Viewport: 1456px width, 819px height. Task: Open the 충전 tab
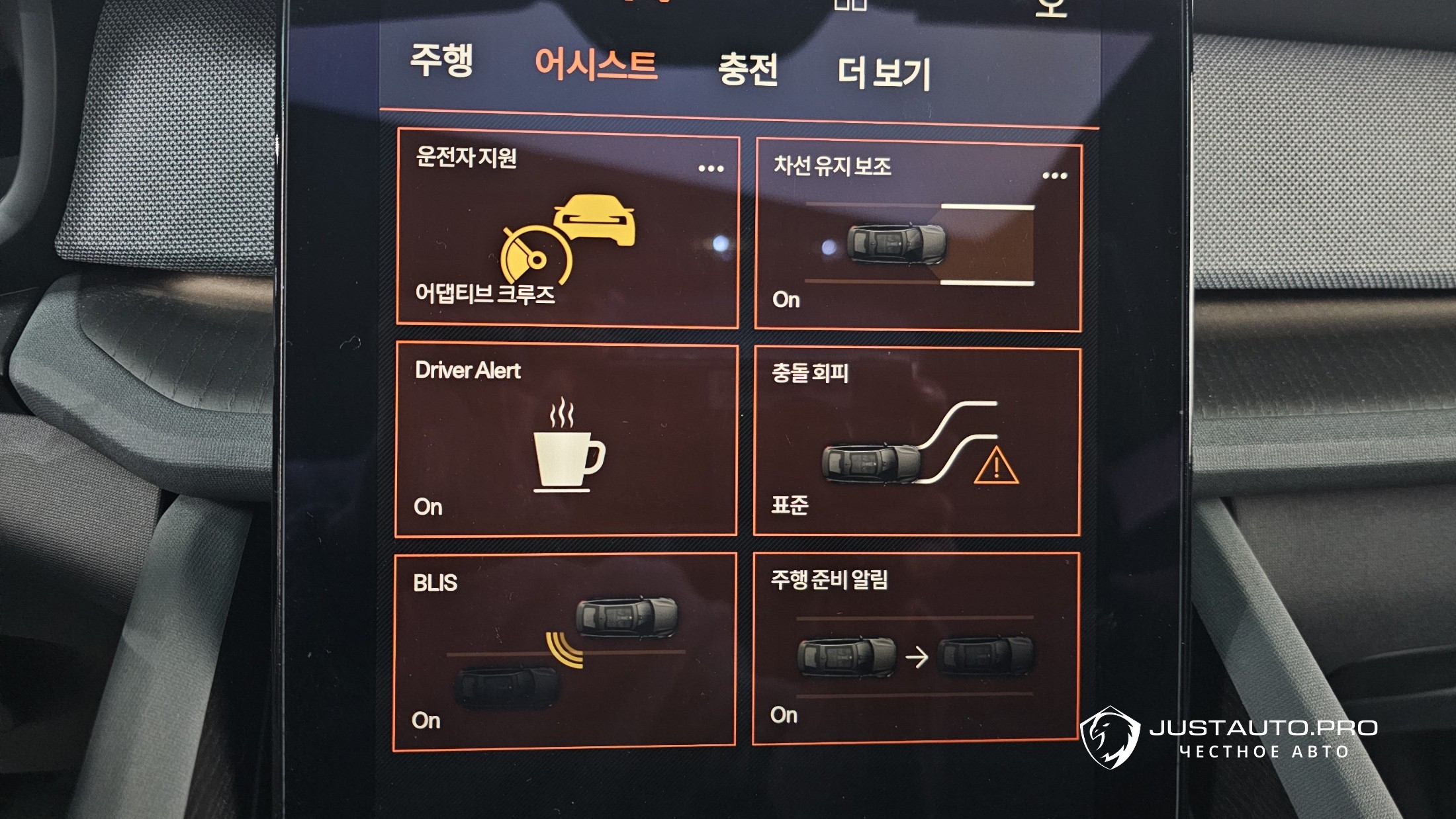coord(748,69)
